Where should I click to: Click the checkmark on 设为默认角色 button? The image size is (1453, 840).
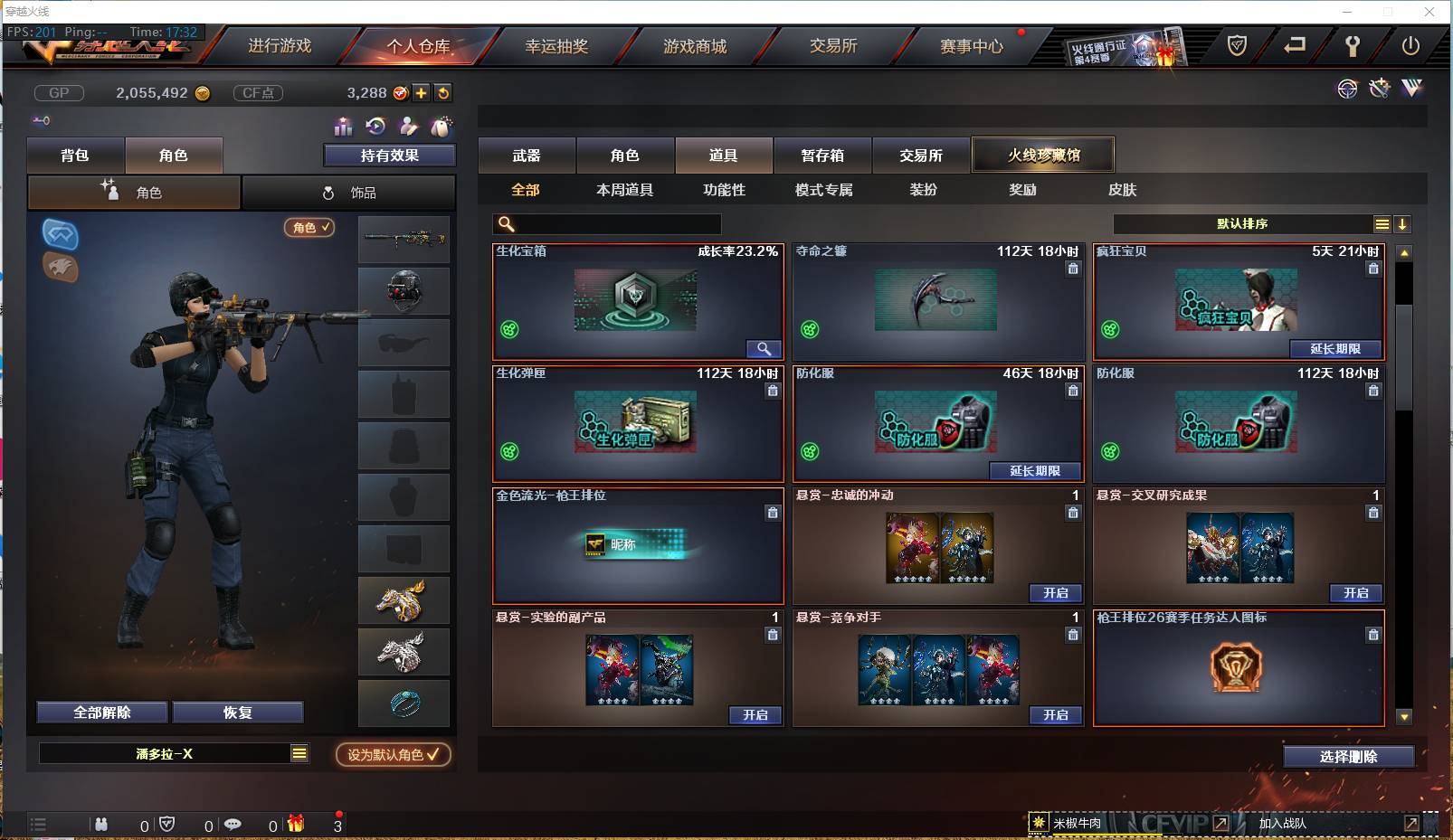[432, 754]
